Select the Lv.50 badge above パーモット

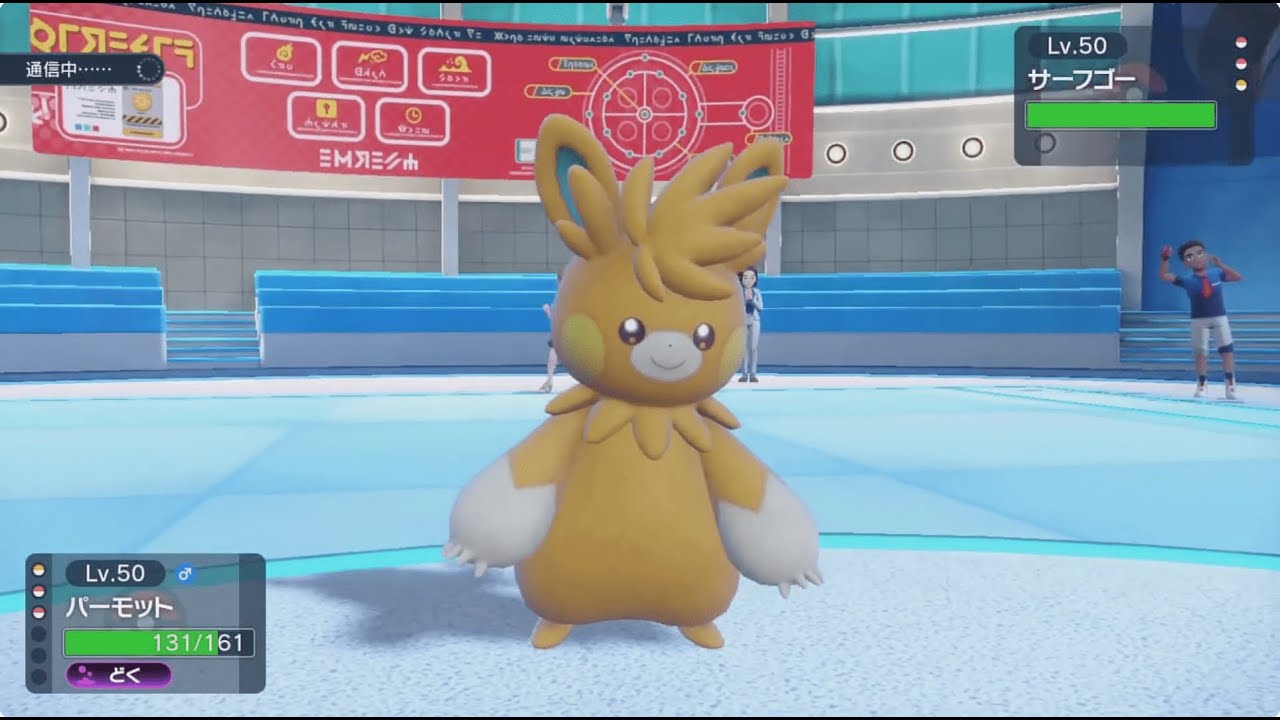point(115,573)
